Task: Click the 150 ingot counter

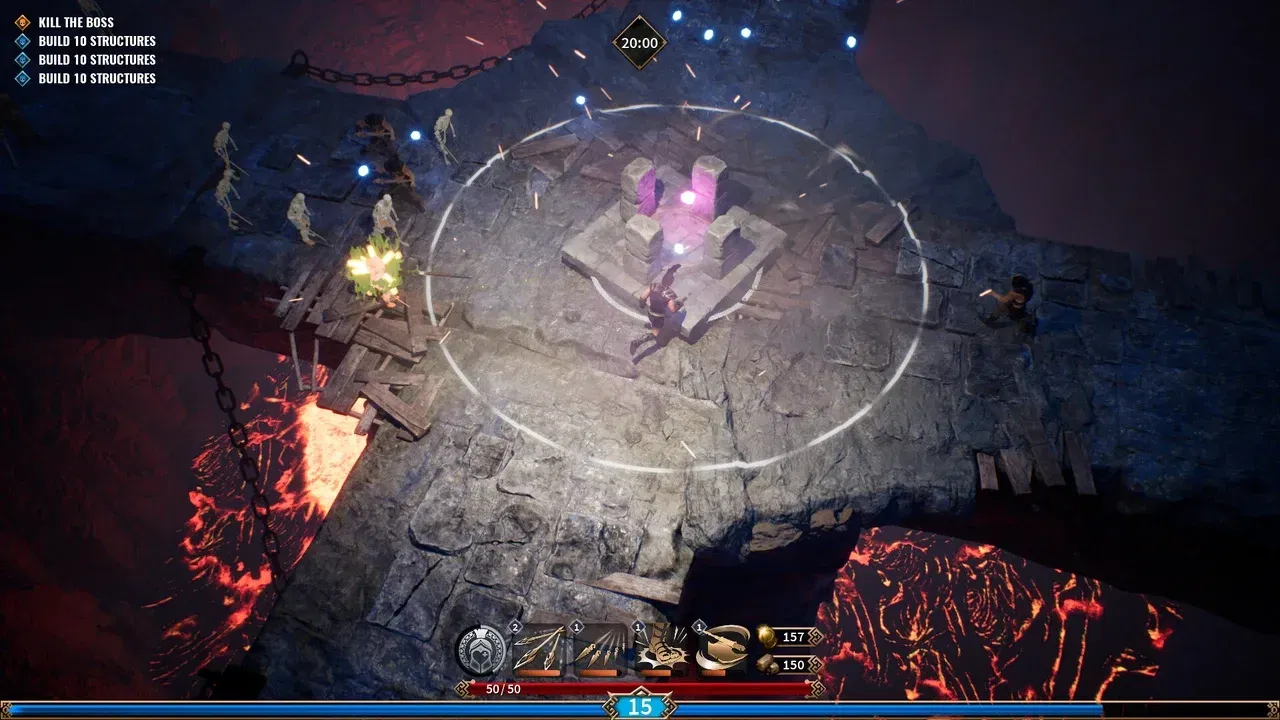Action: (x=794, y=663)
